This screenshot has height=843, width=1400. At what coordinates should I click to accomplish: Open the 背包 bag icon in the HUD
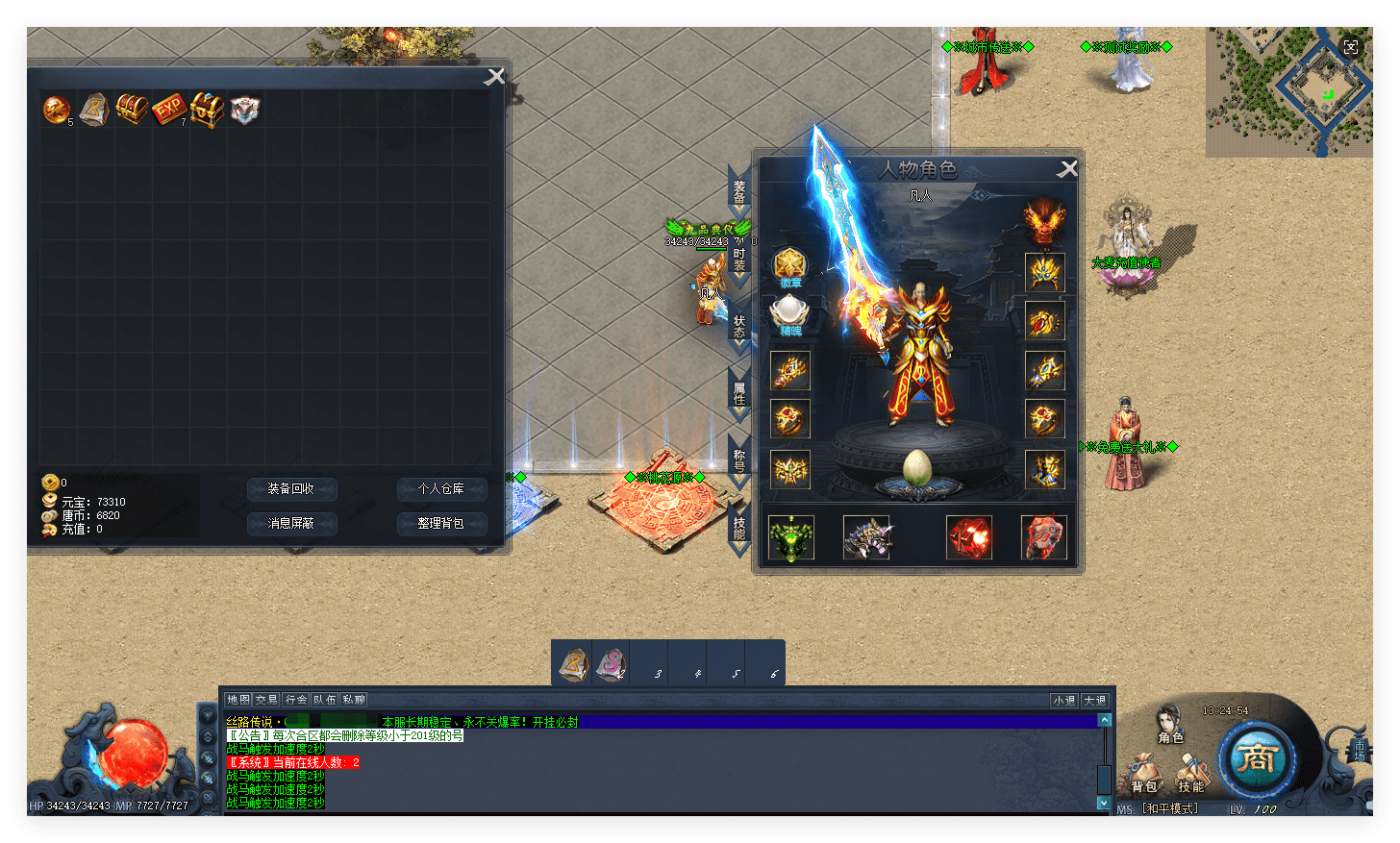tap(1144, 774)
